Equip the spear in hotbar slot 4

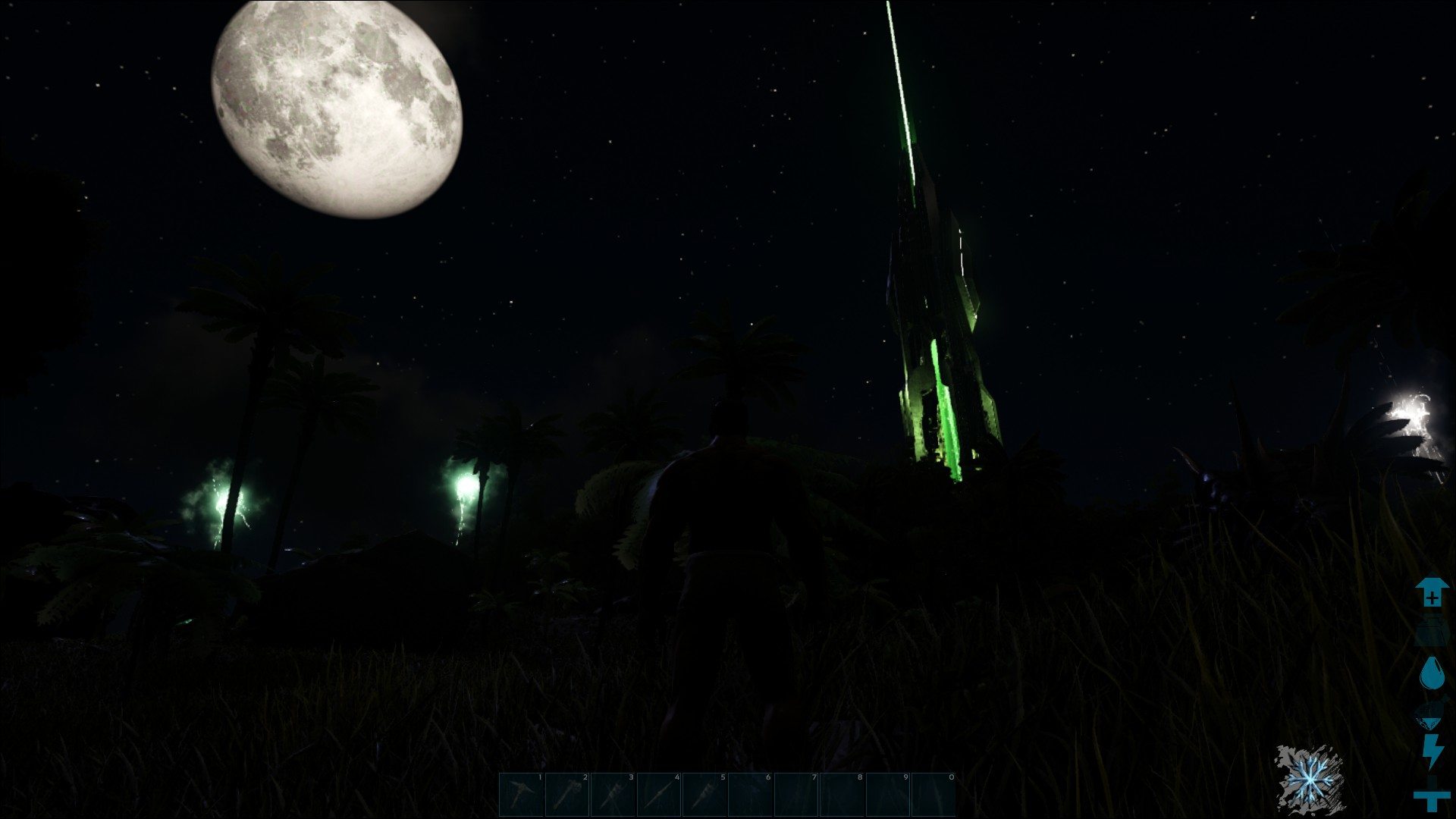pyautogui.click(x=658, y=794)
